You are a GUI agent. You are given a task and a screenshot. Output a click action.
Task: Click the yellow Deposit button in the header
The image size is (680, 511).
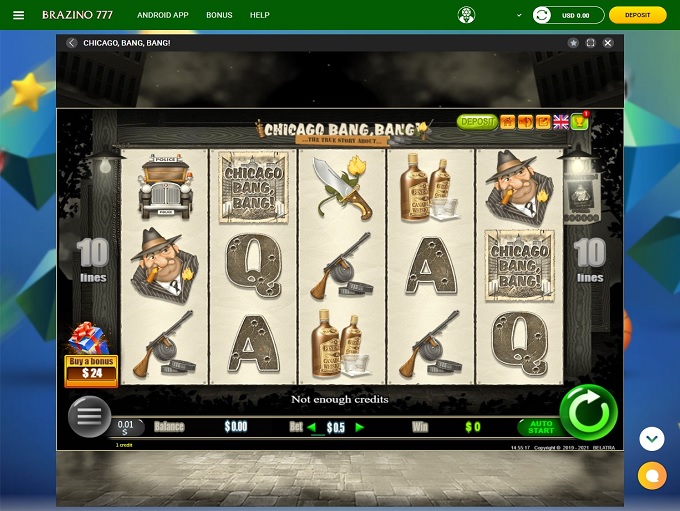tap(637, 15)
